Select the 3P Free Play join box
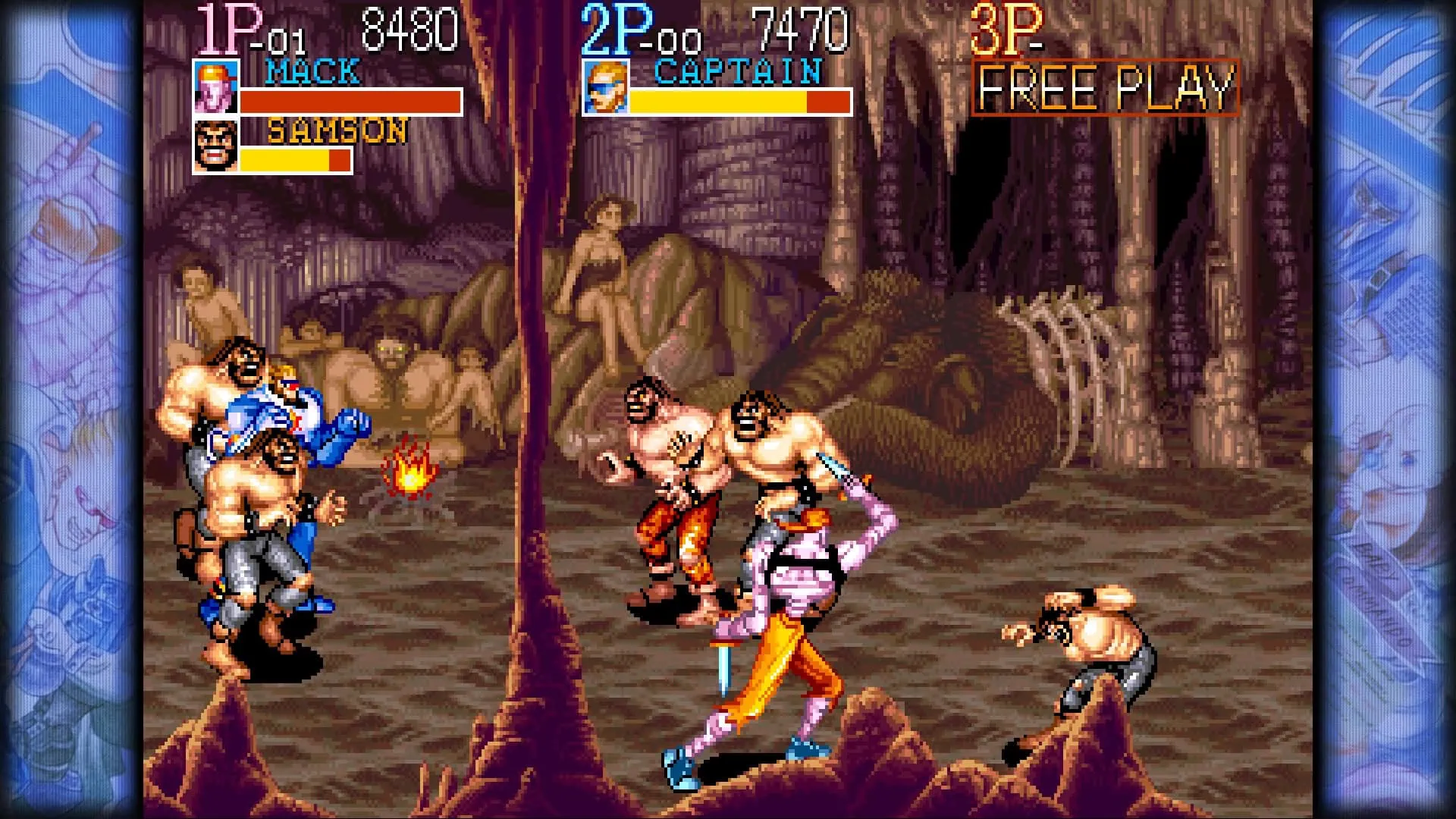Image resolution: width=1456 pixels, height=819 pixels. [1105, 88]
